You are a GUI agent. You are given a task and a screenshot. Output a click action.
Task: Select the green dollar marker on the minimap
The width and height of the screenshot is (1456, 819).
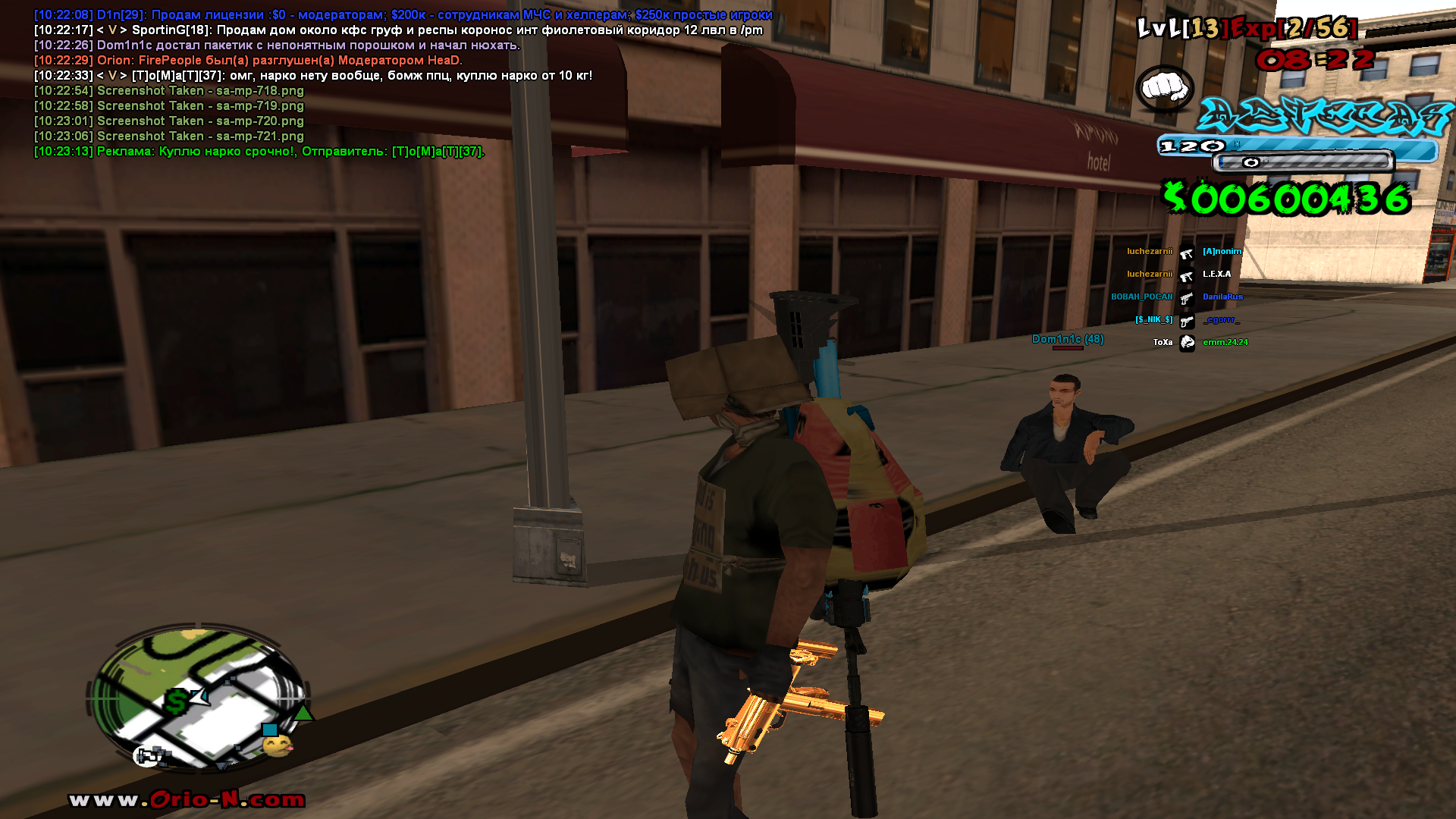tap(177, 701)
